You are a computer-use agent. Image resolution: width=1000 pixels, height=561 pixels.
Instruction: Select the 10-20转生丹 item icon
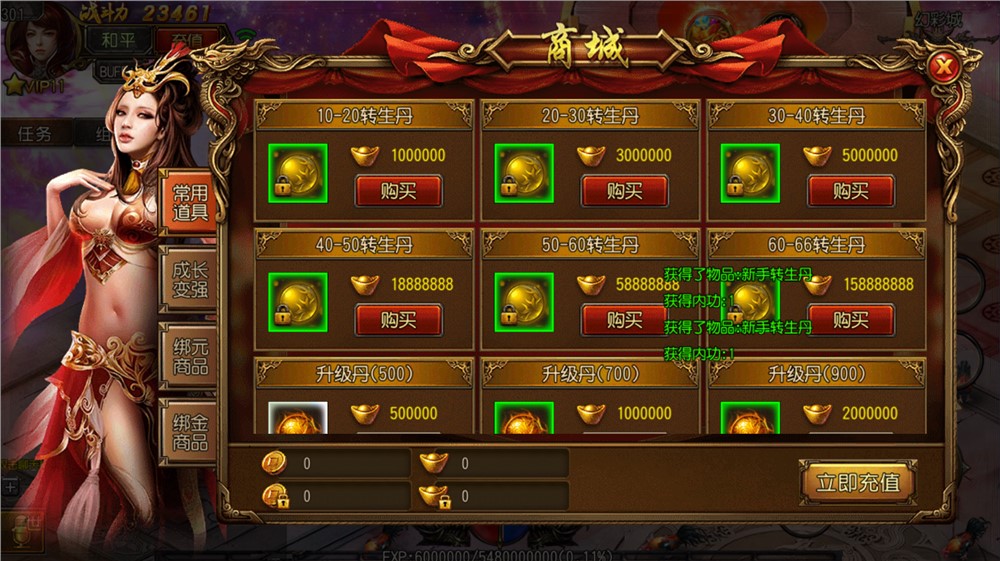pos(299,173)
